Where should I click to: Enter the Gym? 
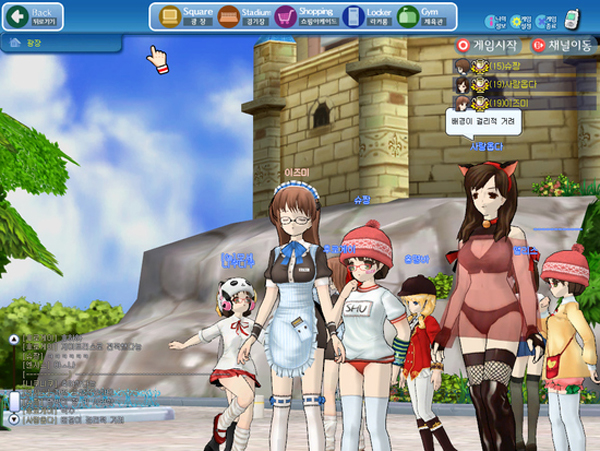pos(420,16)
